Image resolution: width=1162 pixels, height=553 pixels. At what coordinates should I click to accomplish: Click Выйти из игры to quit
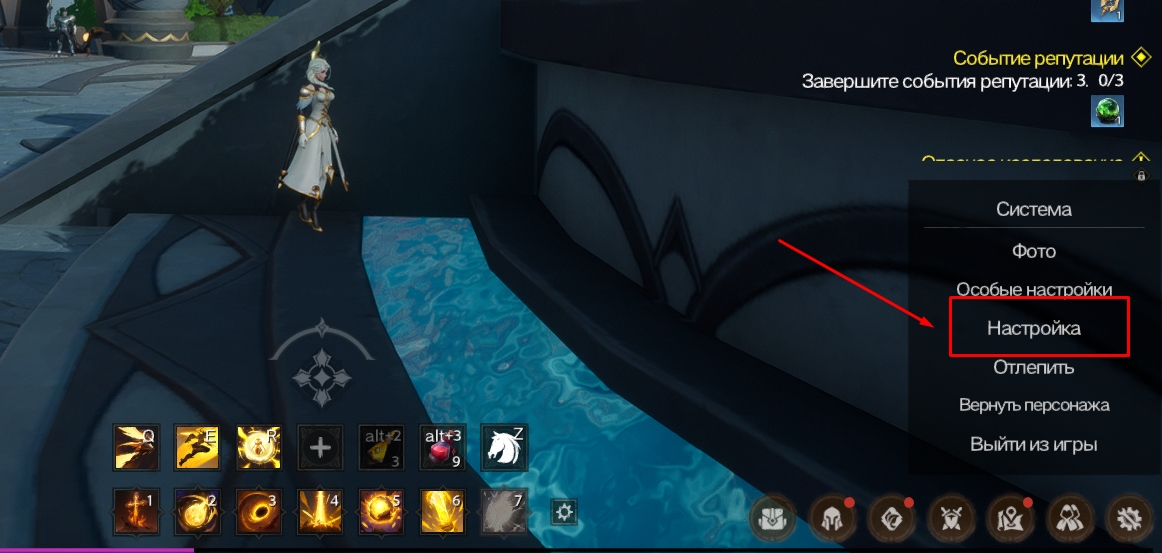[1034, 444]
